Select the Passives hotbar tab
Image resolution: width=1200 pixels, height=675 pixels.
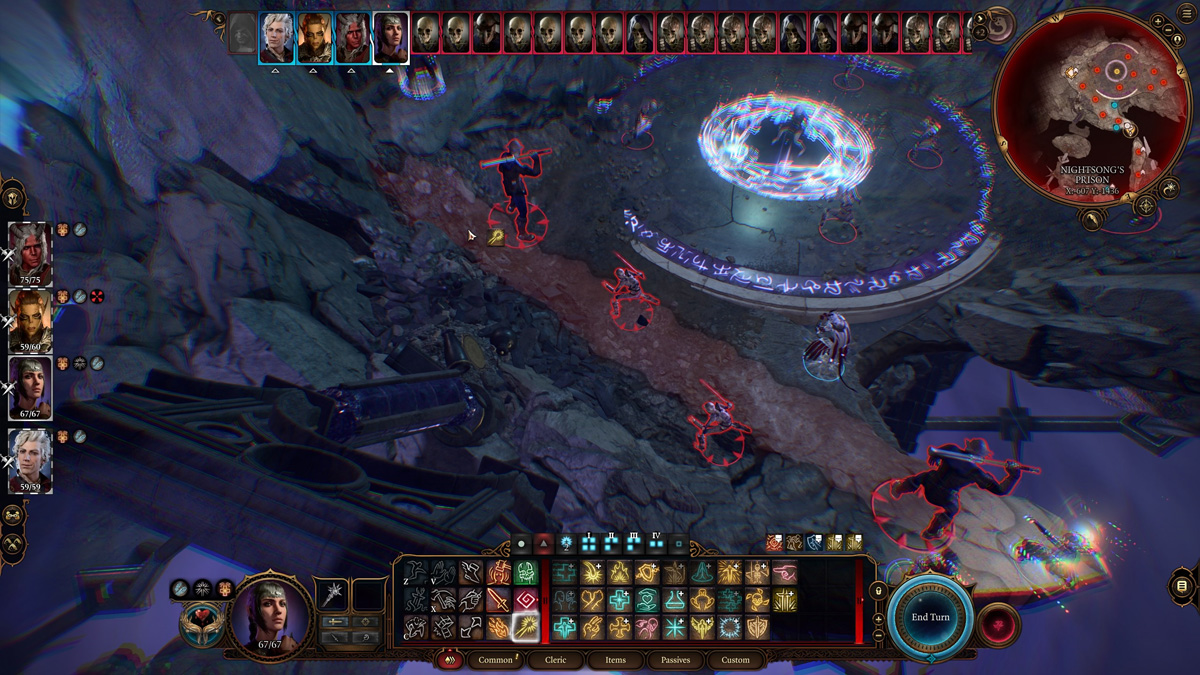[675, 660]
